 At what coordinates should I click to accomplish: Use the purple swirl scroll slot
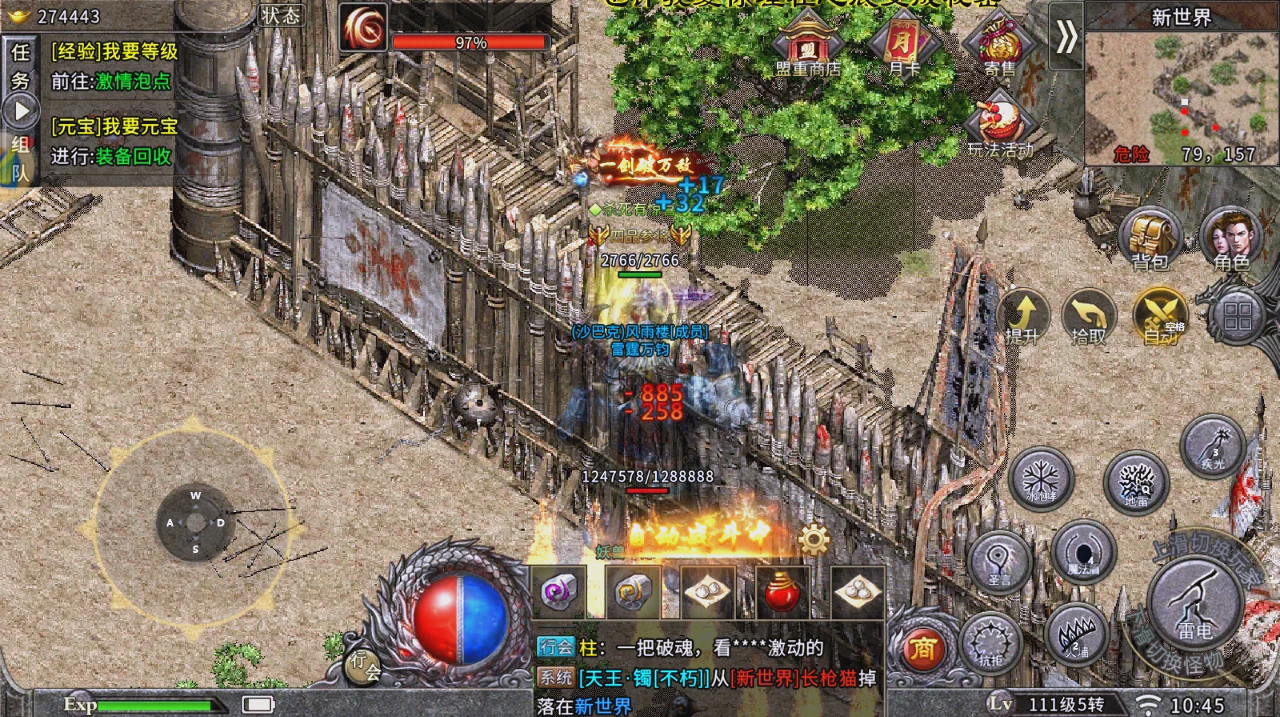tap(557, 592)
